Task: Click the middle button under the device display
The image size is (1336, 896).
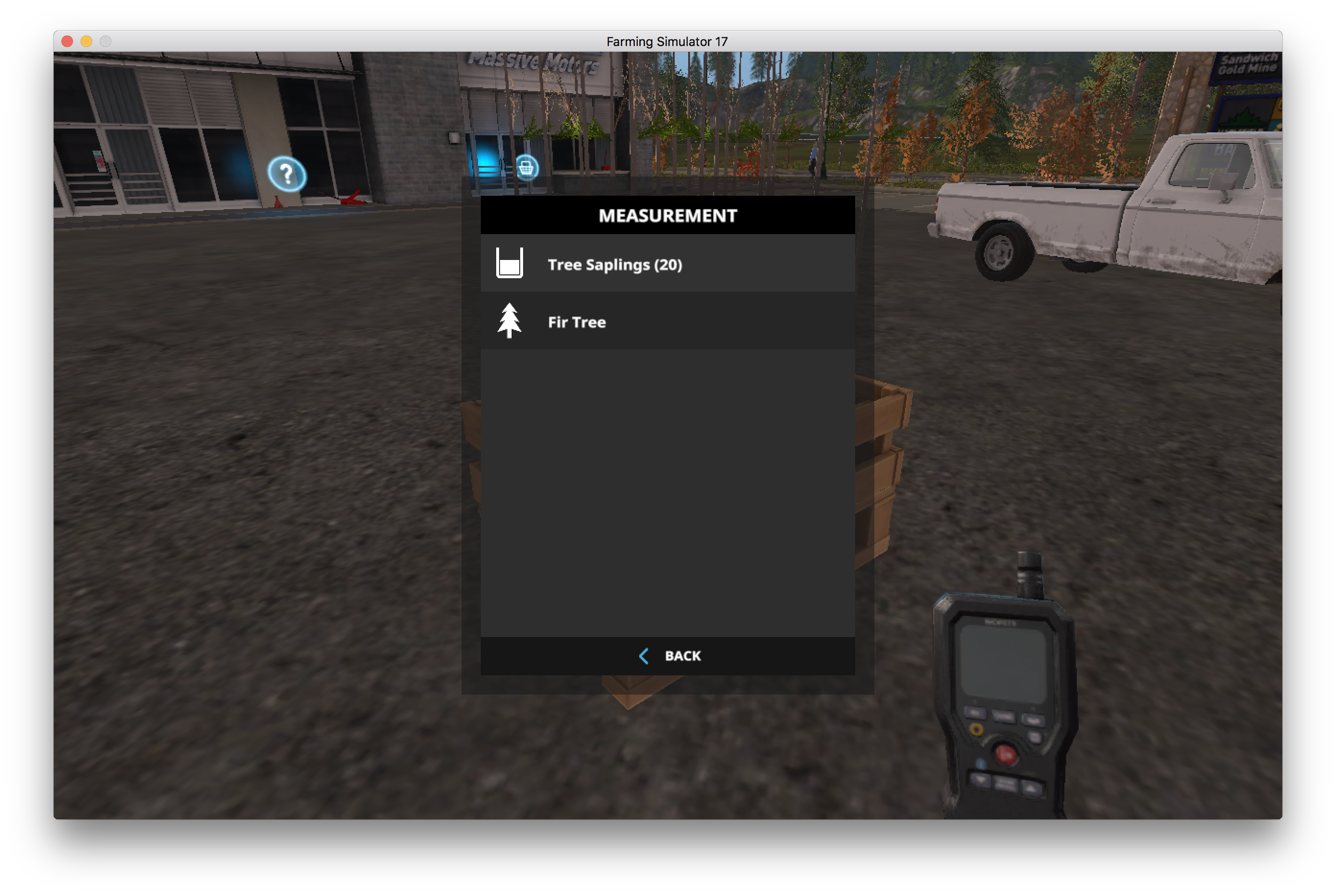Action: point(1004,716)
